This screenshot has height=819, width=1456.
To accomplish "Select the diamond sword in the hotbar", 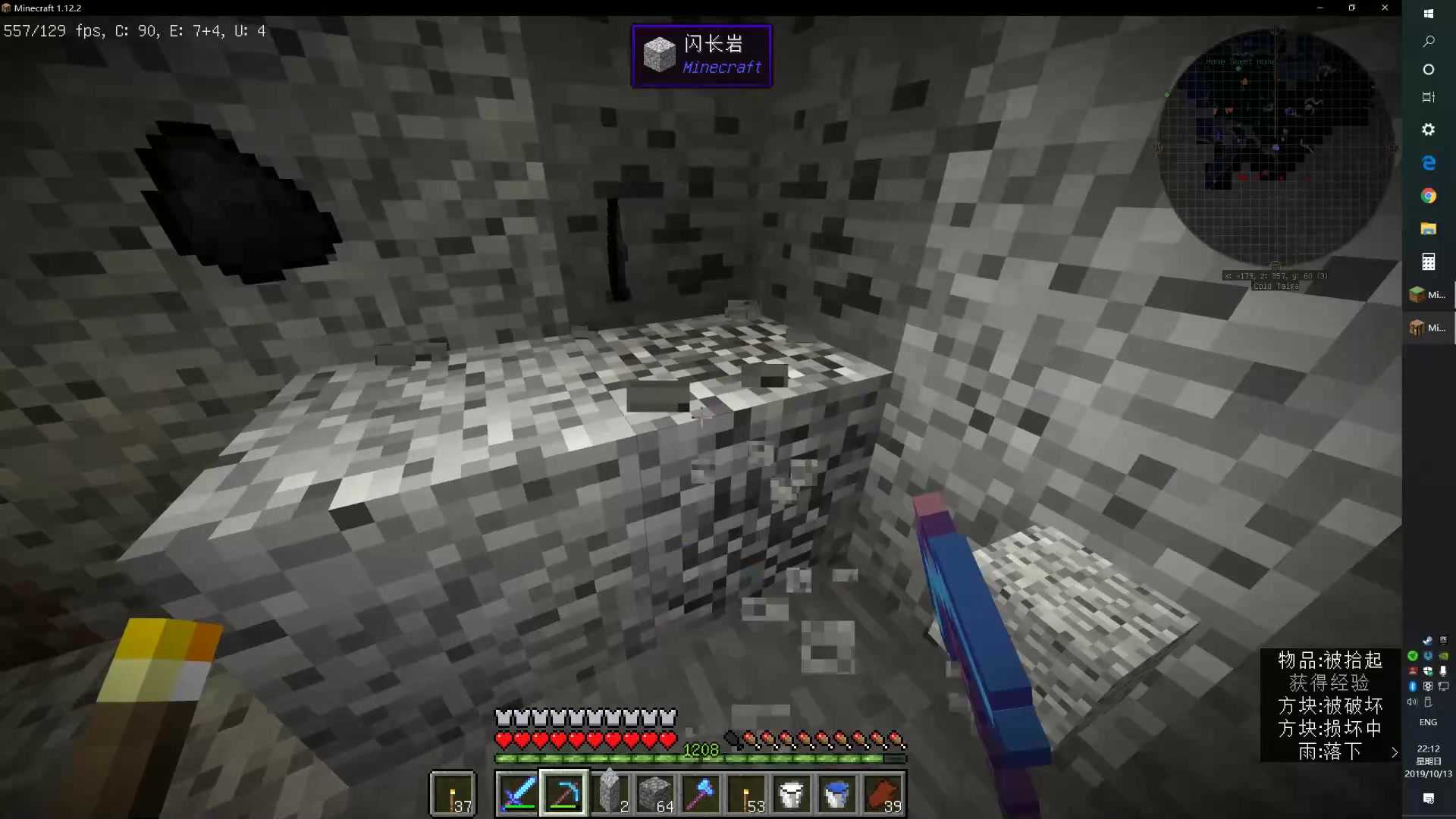I will 518,793.
